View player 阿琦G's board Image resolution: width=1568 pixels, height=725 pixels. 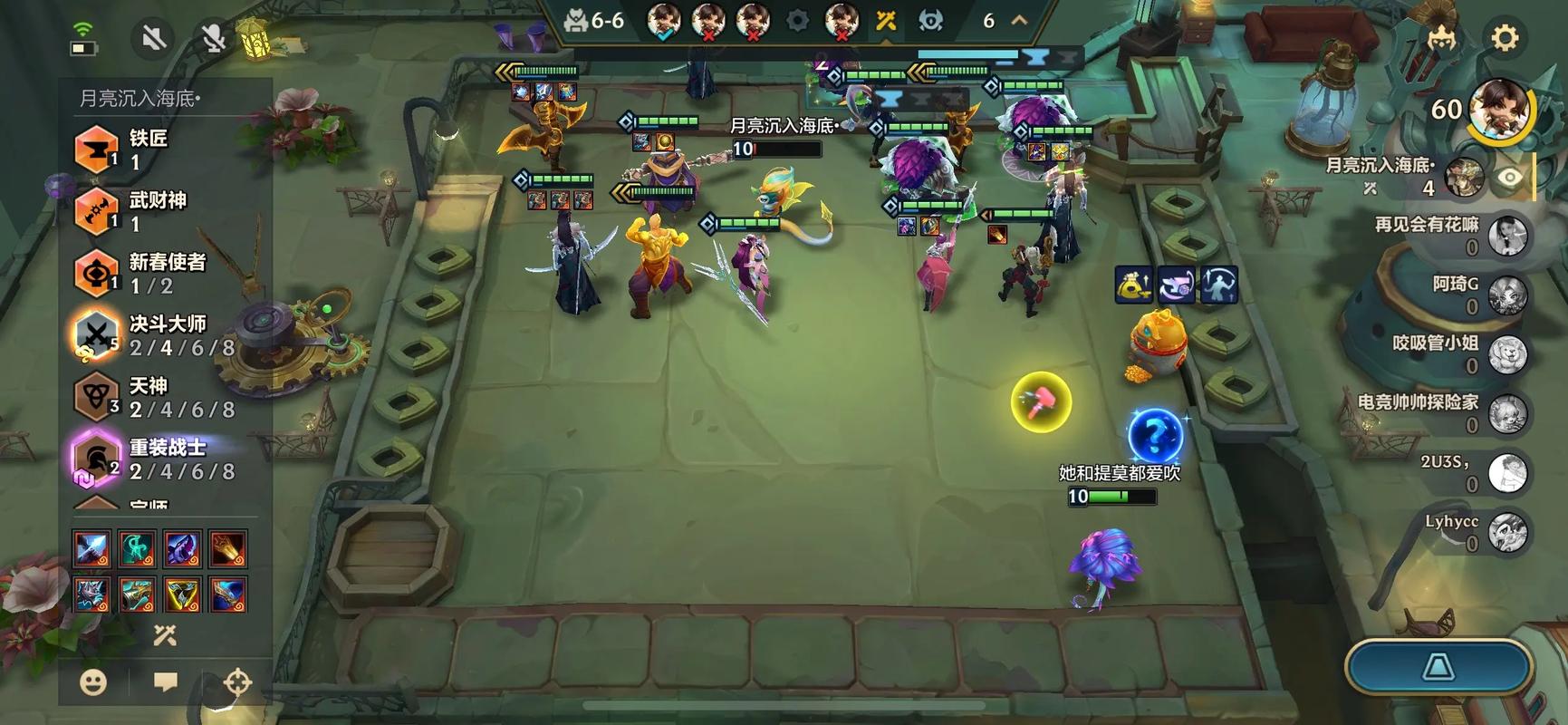1507,295
